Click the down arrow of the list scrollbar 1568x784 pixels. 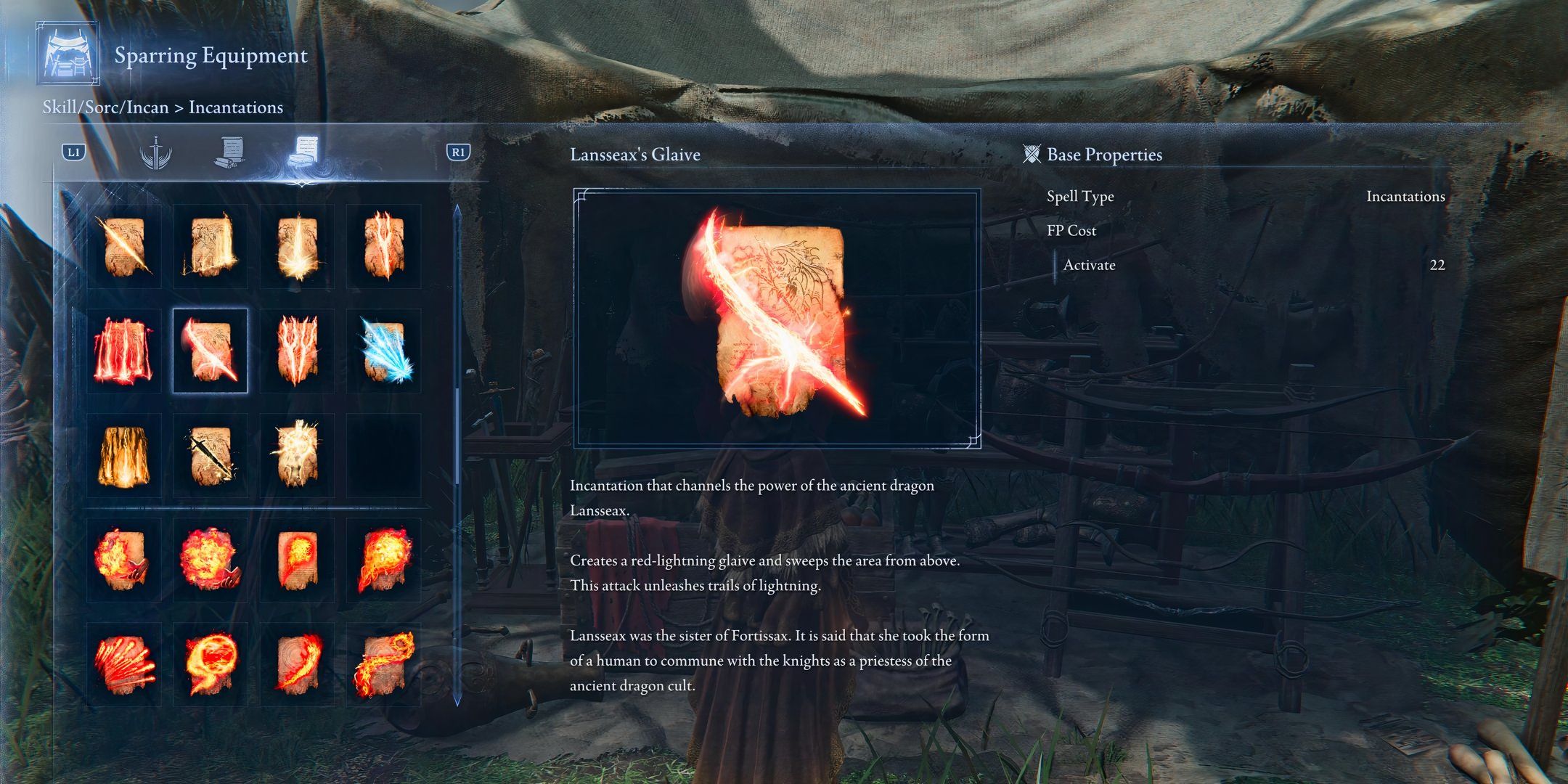pos(457,701)
